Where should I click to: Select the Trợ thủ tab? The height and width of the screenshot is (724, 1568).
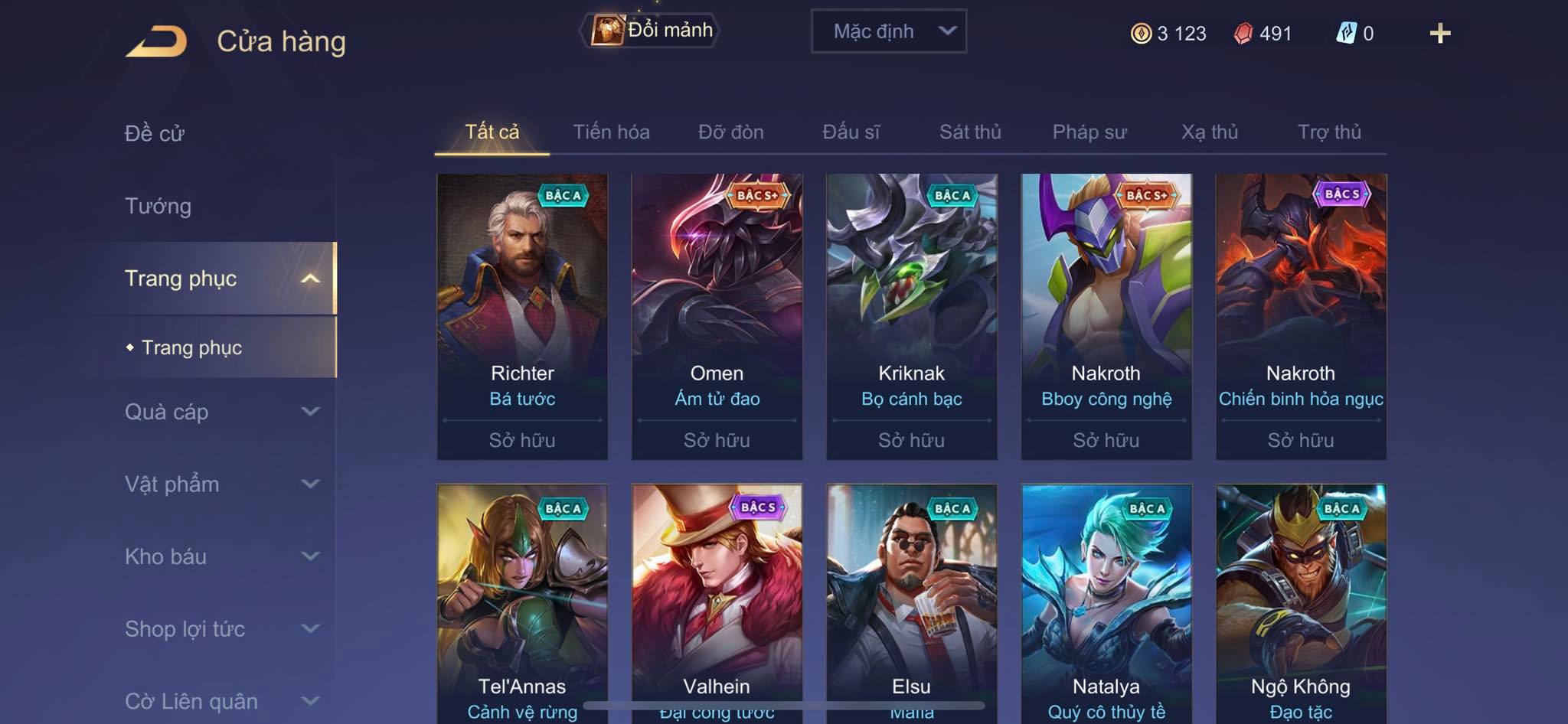(1329, 132)
